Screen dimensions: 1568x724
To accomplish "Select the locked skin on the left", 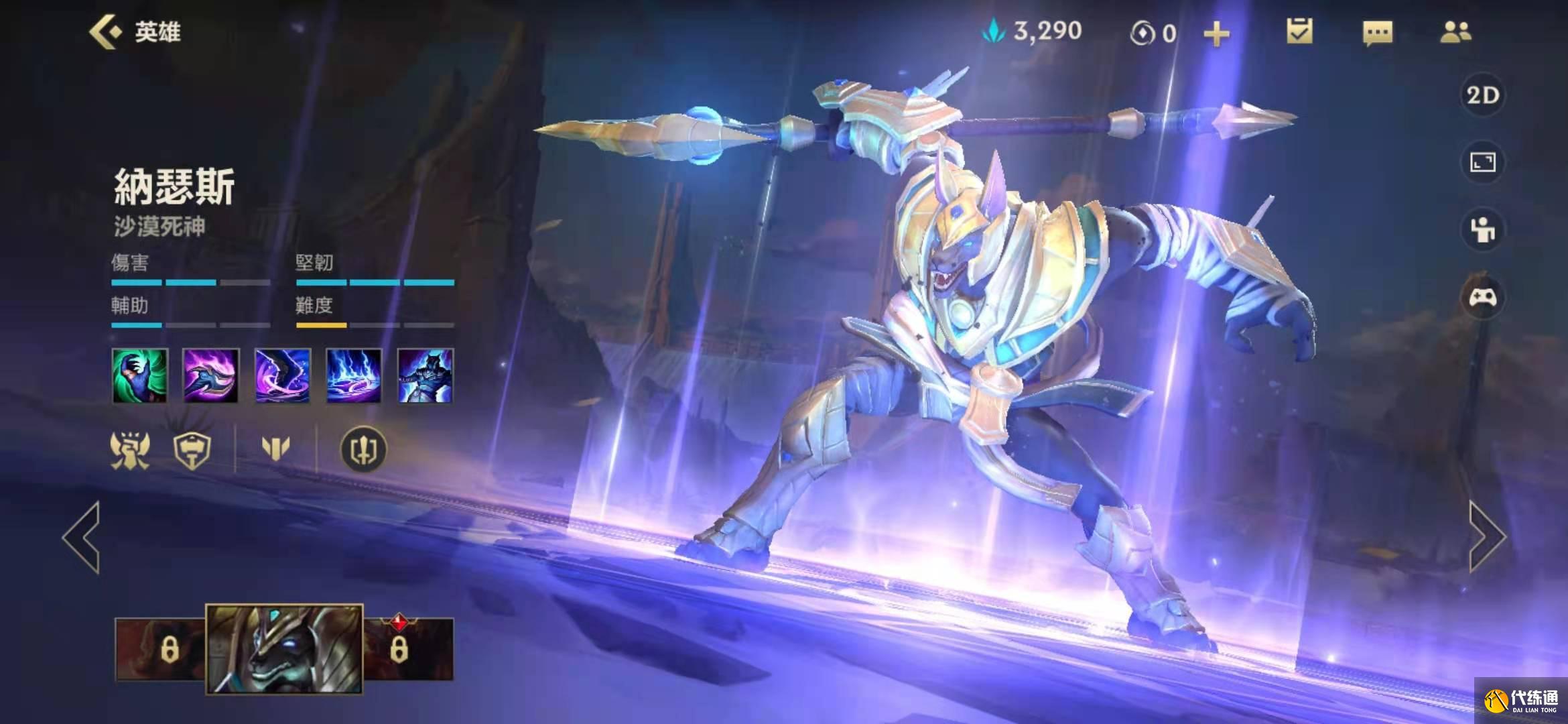I will (x=161, y=648).
